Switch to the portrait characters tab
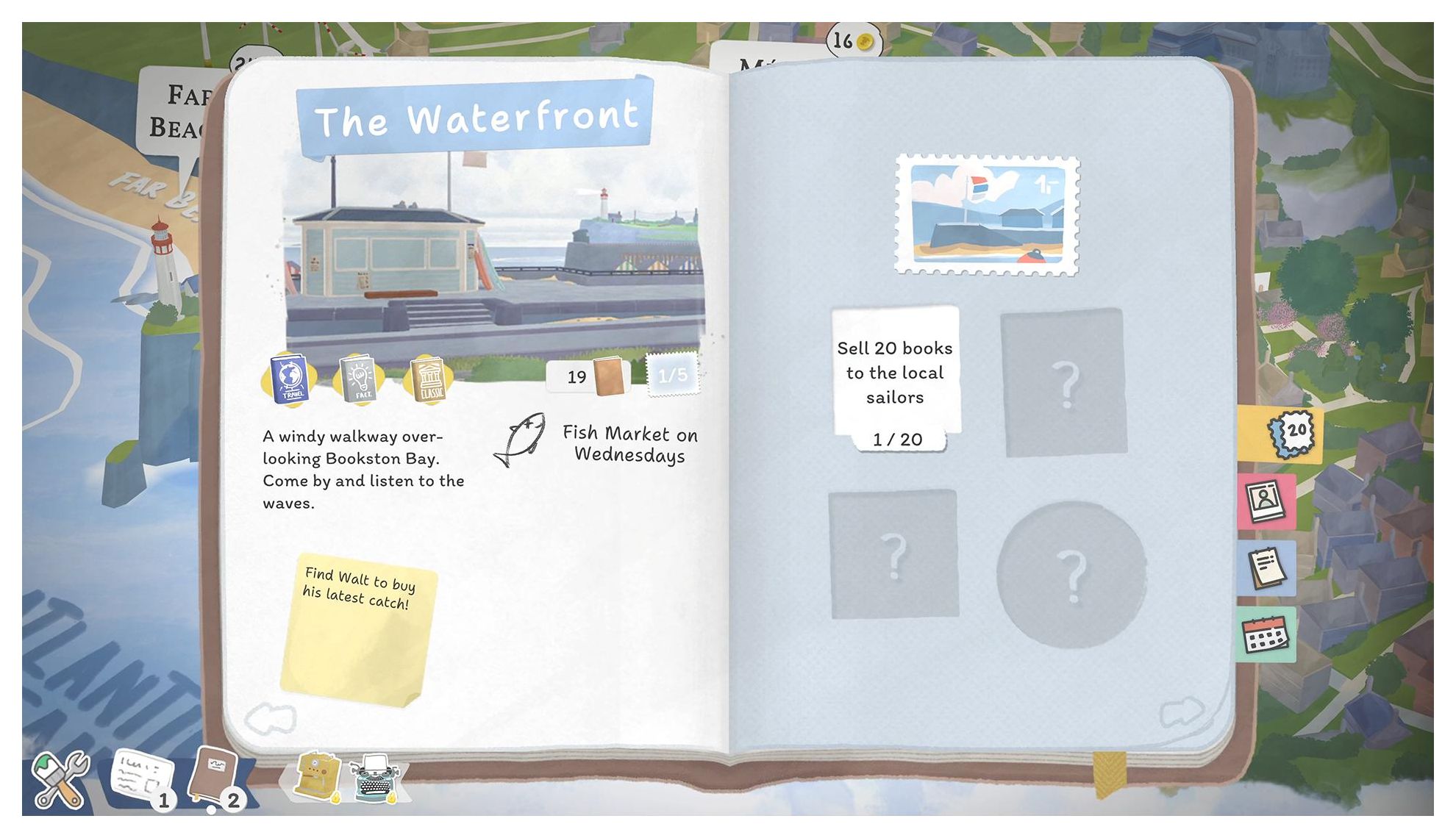The image size is (1456, 838). pos(1266,501)
